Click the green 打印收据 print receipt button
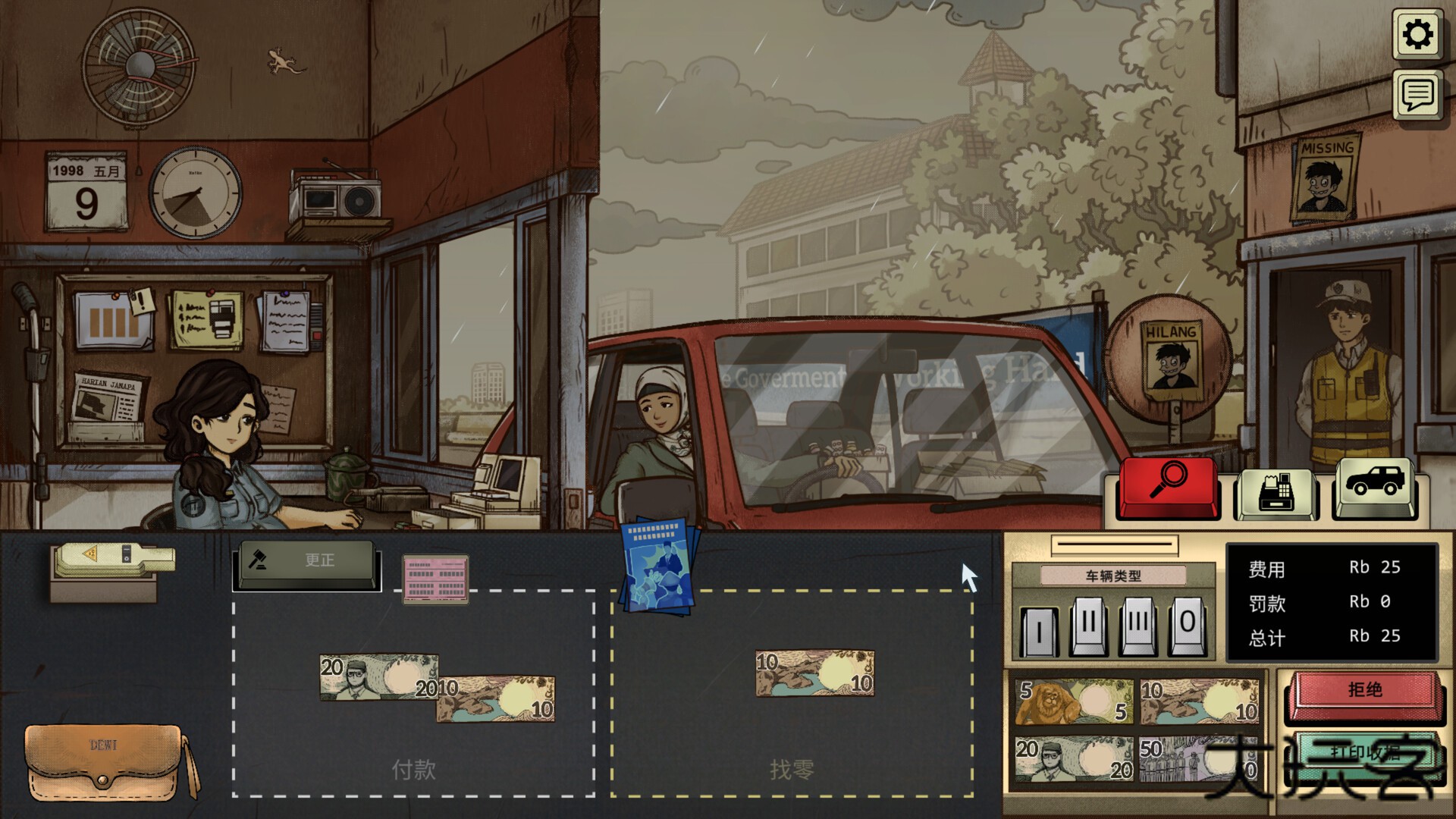1456x819 pixels. tap(1364, 753)
